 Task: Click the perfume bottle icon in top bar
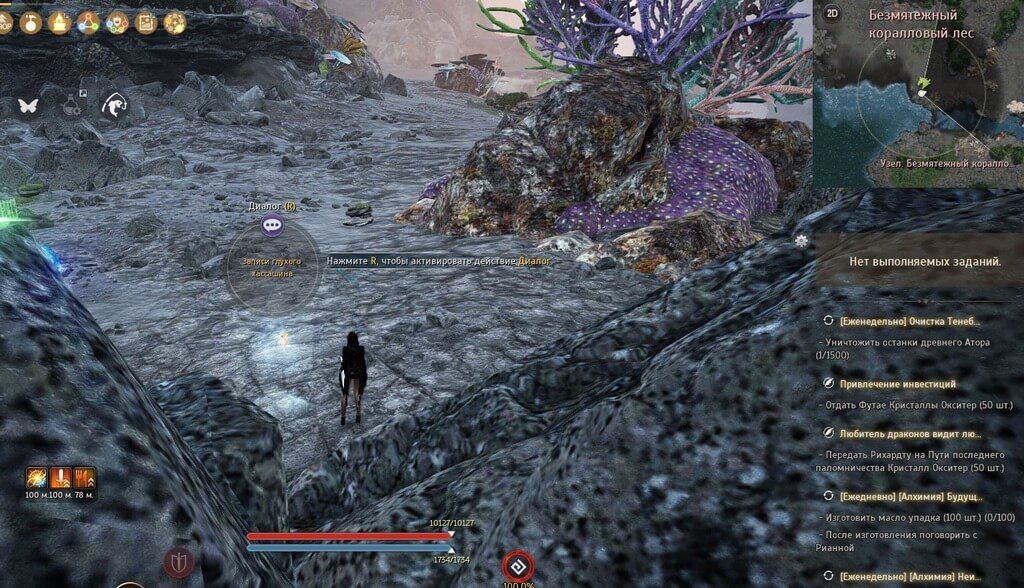click(x=30, y=22)
